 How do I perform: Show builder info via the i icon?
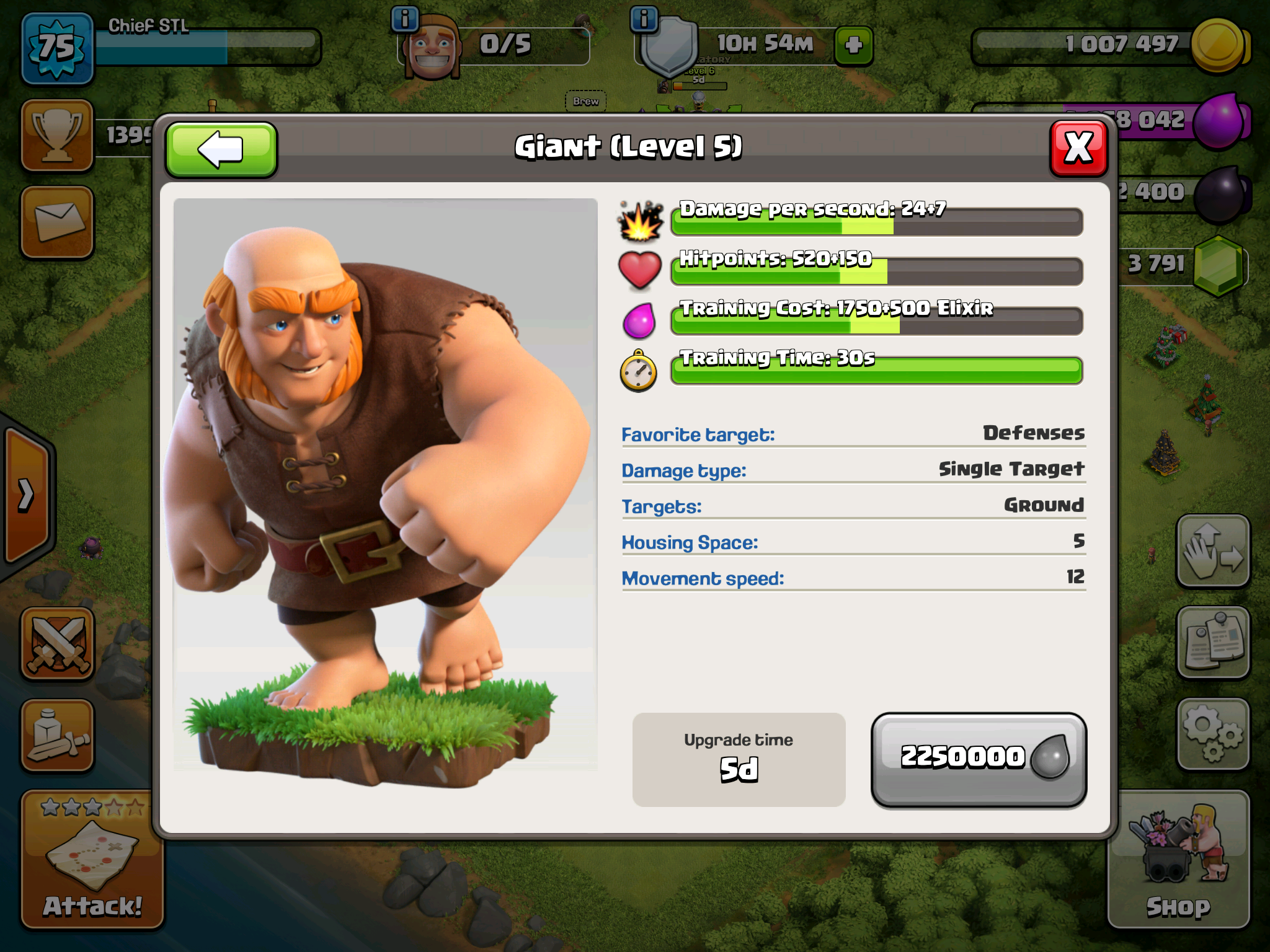coord(405,19)
